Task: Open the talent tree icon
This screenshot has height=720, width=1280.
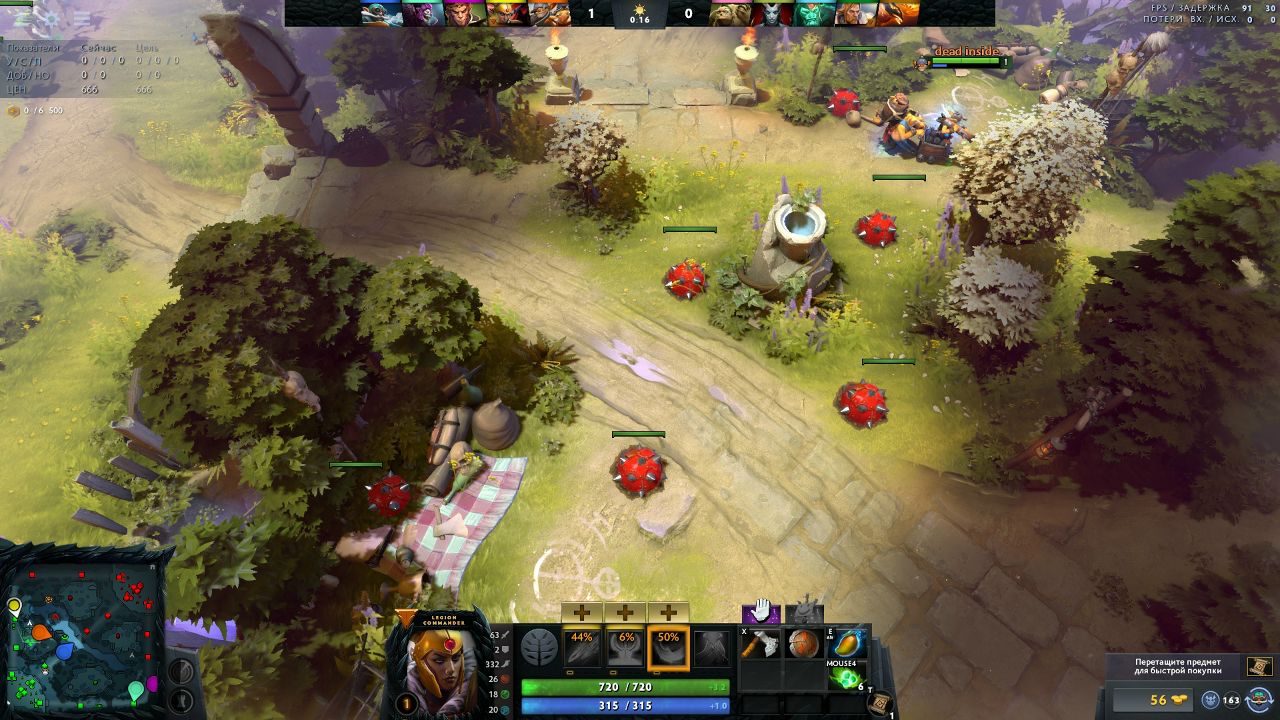Action: point(539,648)
